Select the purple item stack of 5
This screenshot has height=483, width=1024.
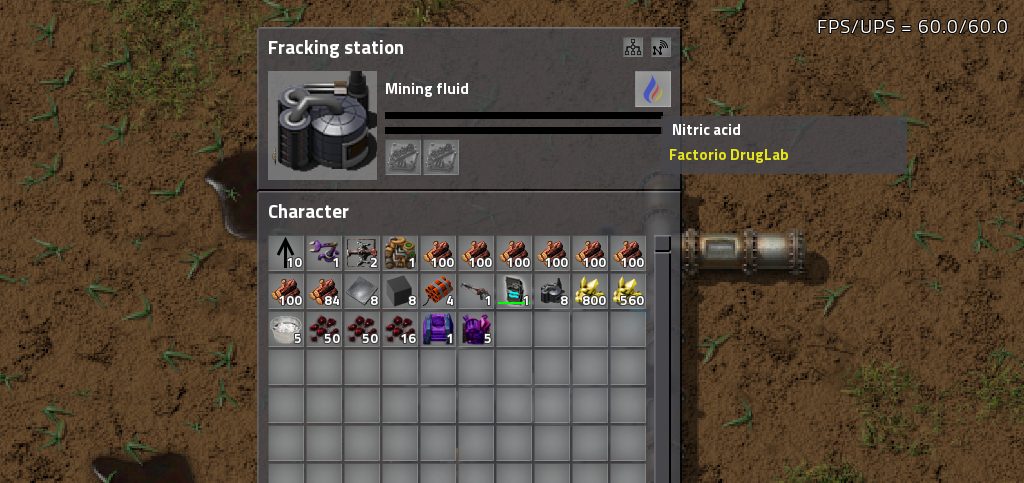click(x=476, y=328)
